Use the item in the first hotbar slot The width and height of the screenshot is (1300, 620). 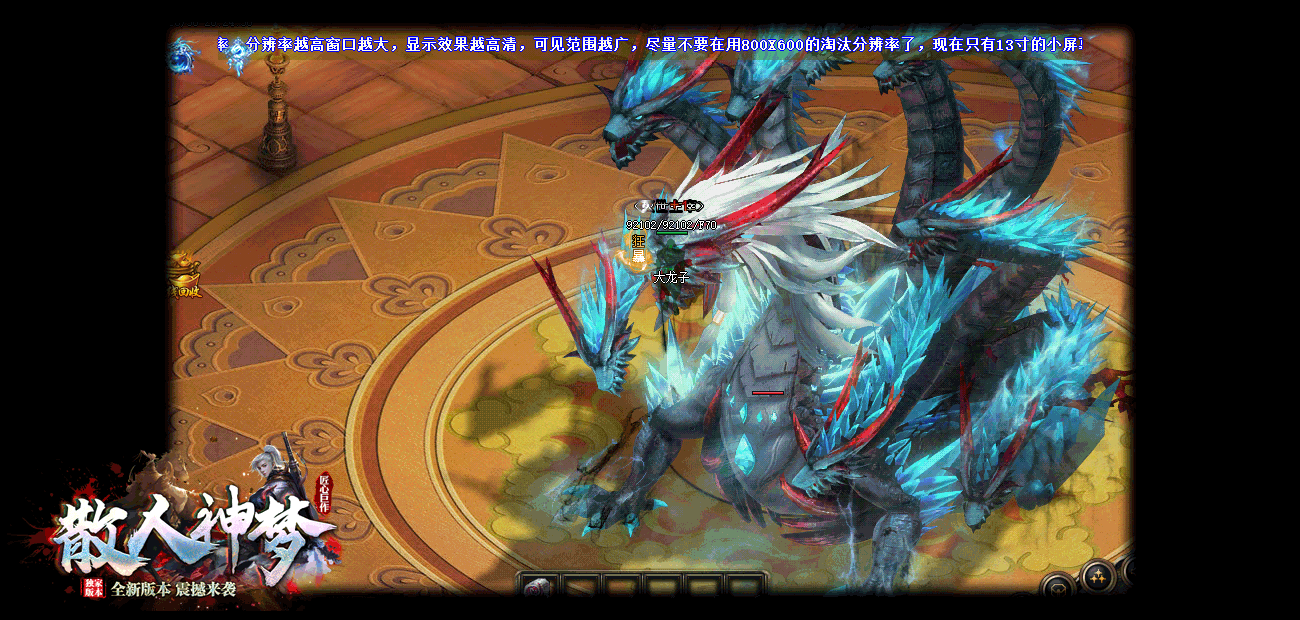pos(537,589)
